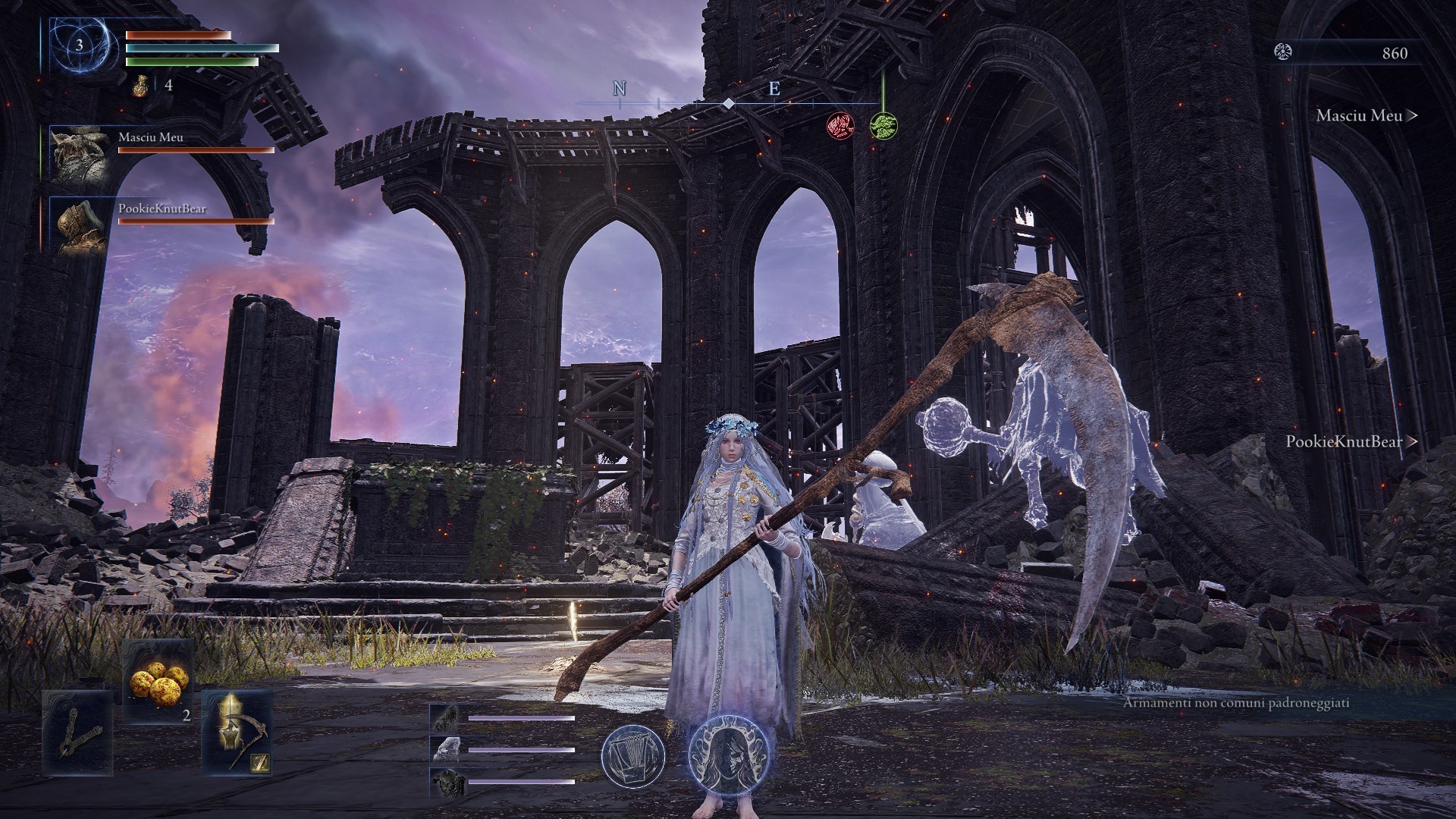1456x819 pixels.
Task: Select the left-hand chain weapon slot
Action: click(x=78, y=733)
